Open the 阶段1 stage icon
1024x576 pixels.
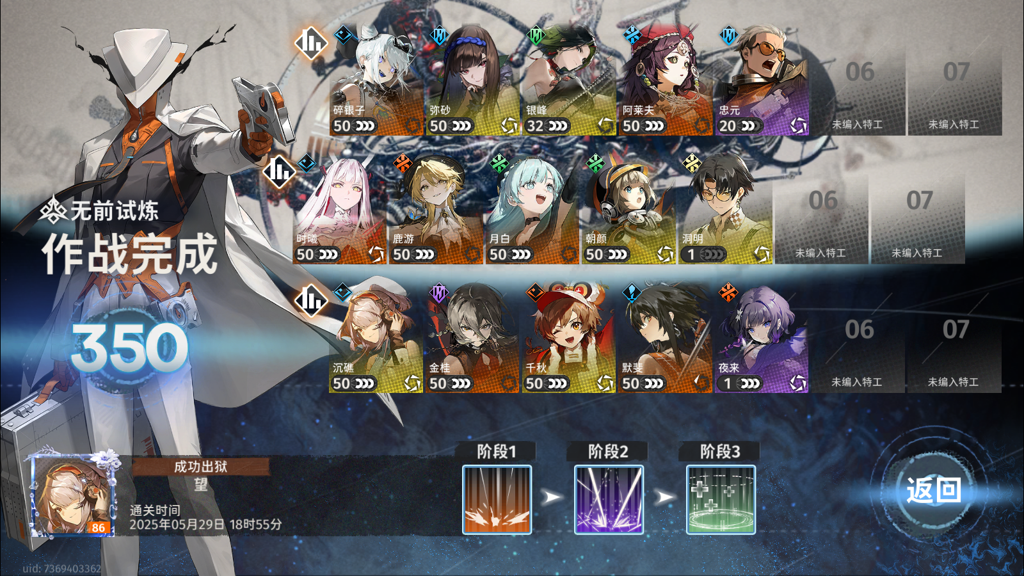coord(497,499)
